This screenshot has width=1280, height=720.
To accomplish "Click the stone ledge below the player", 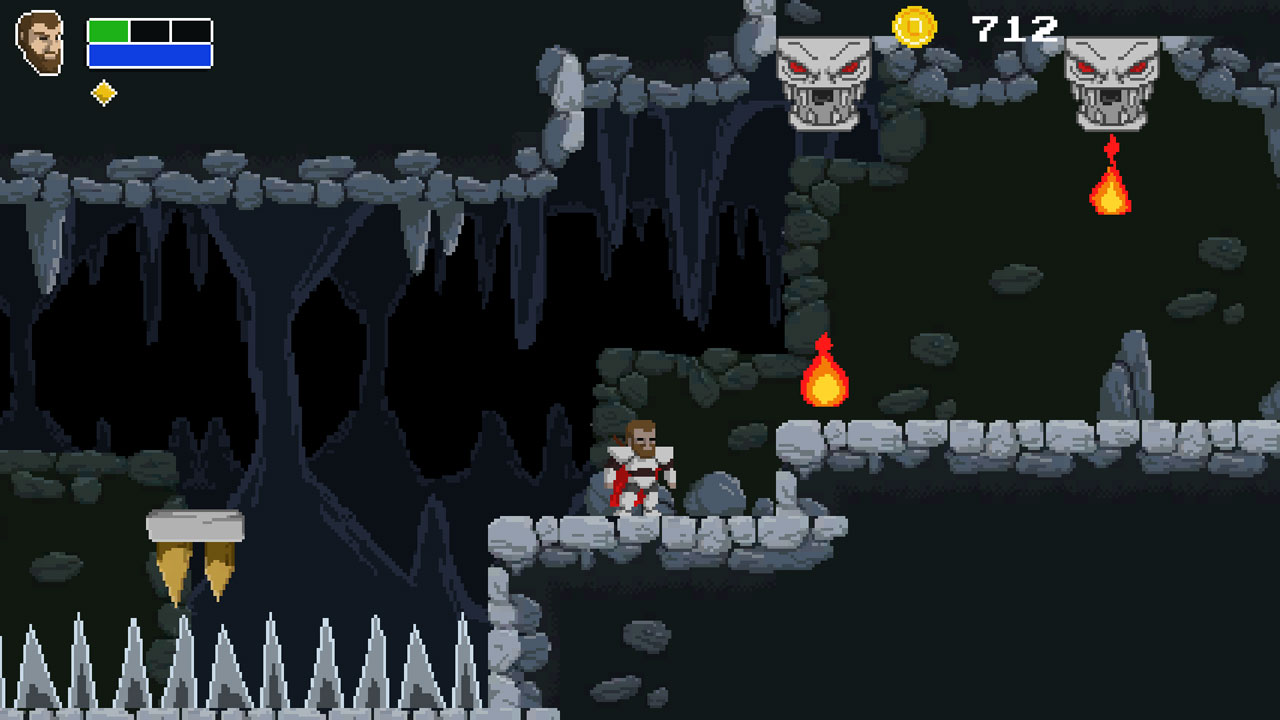I will click(640, 530).
